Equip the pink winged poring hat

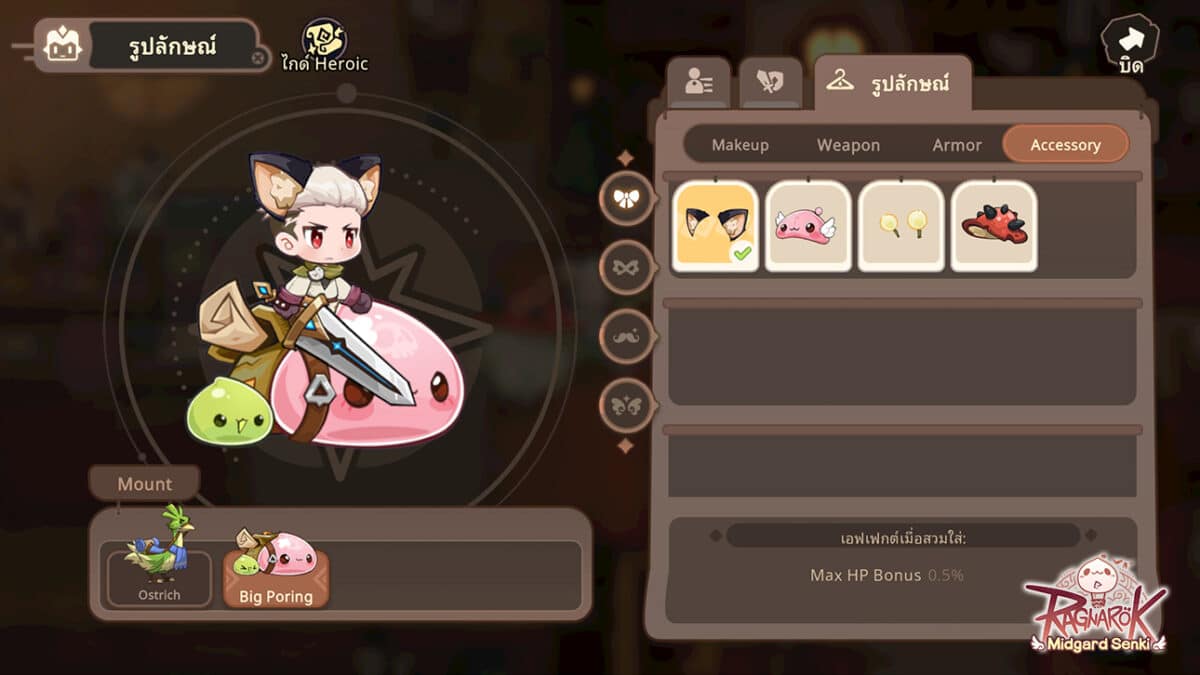click(x=808, y=226)
